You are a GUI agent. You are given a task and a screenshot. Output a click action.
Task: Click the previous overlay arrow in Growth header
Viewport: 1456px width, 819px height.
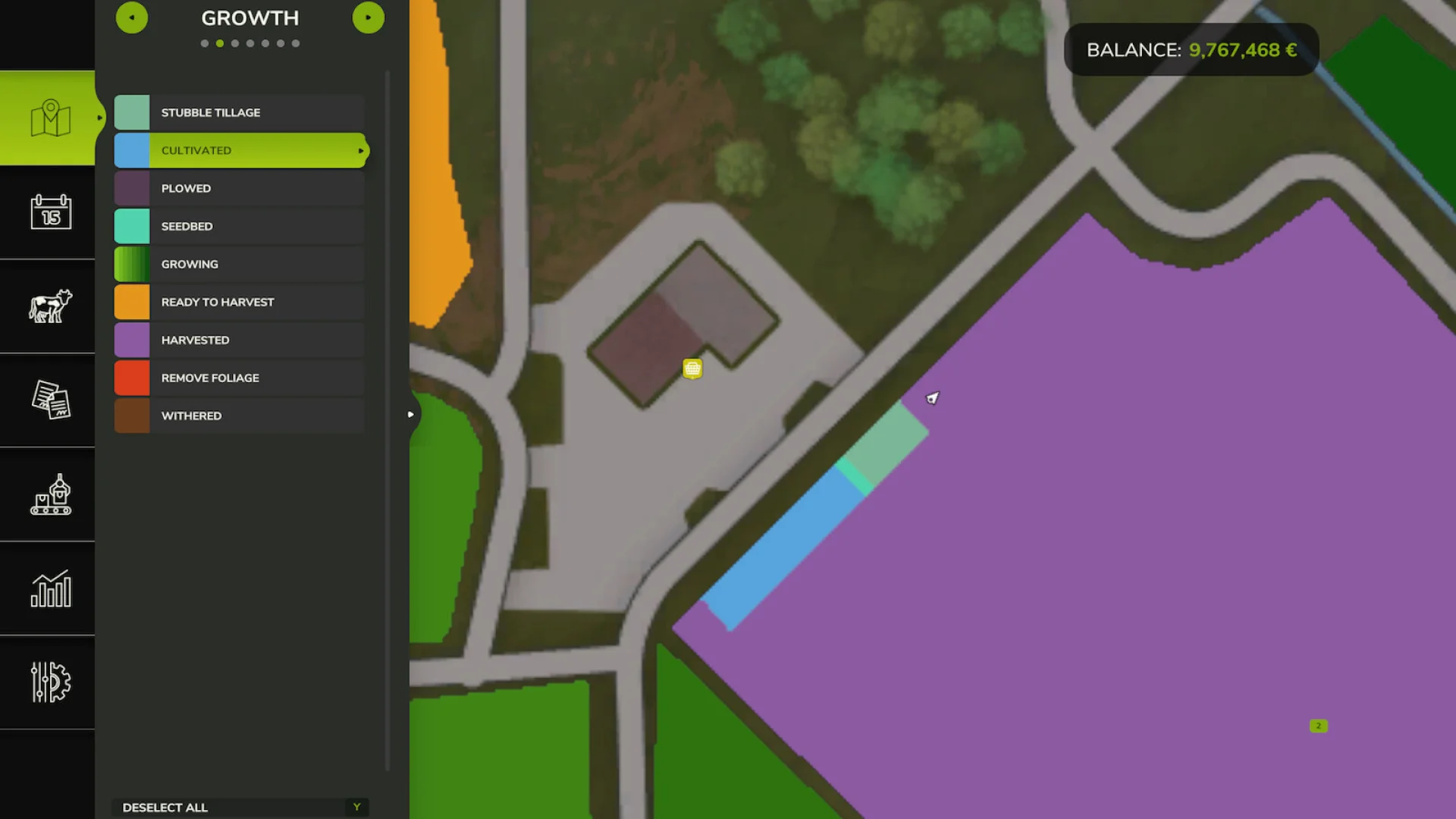click(x=132, y=17)
